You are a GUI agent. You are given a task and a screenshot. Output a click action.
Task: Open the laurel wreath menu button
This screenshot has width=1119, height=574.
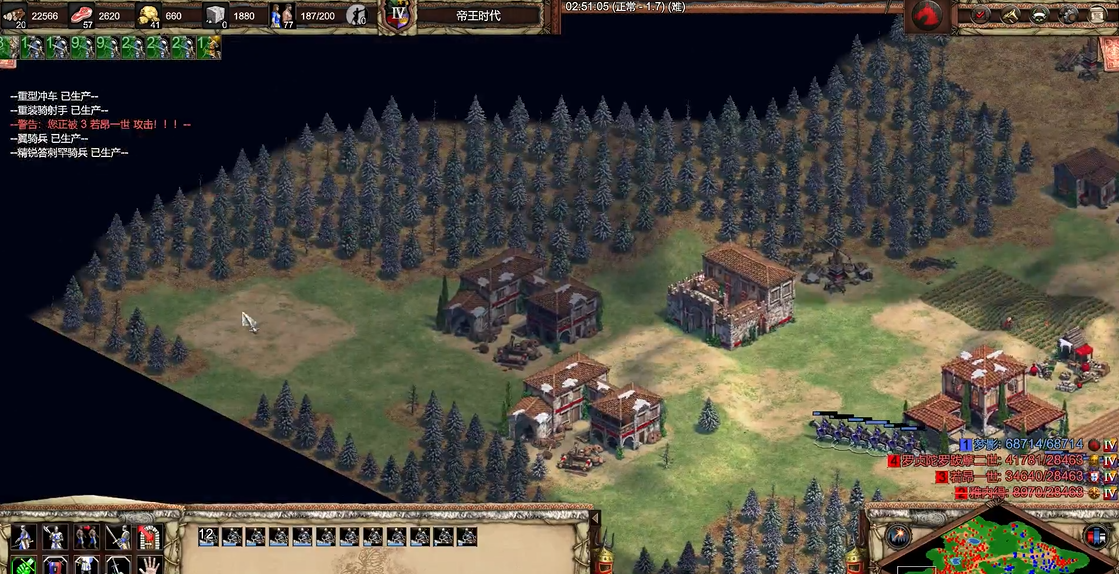[1041, 14]
